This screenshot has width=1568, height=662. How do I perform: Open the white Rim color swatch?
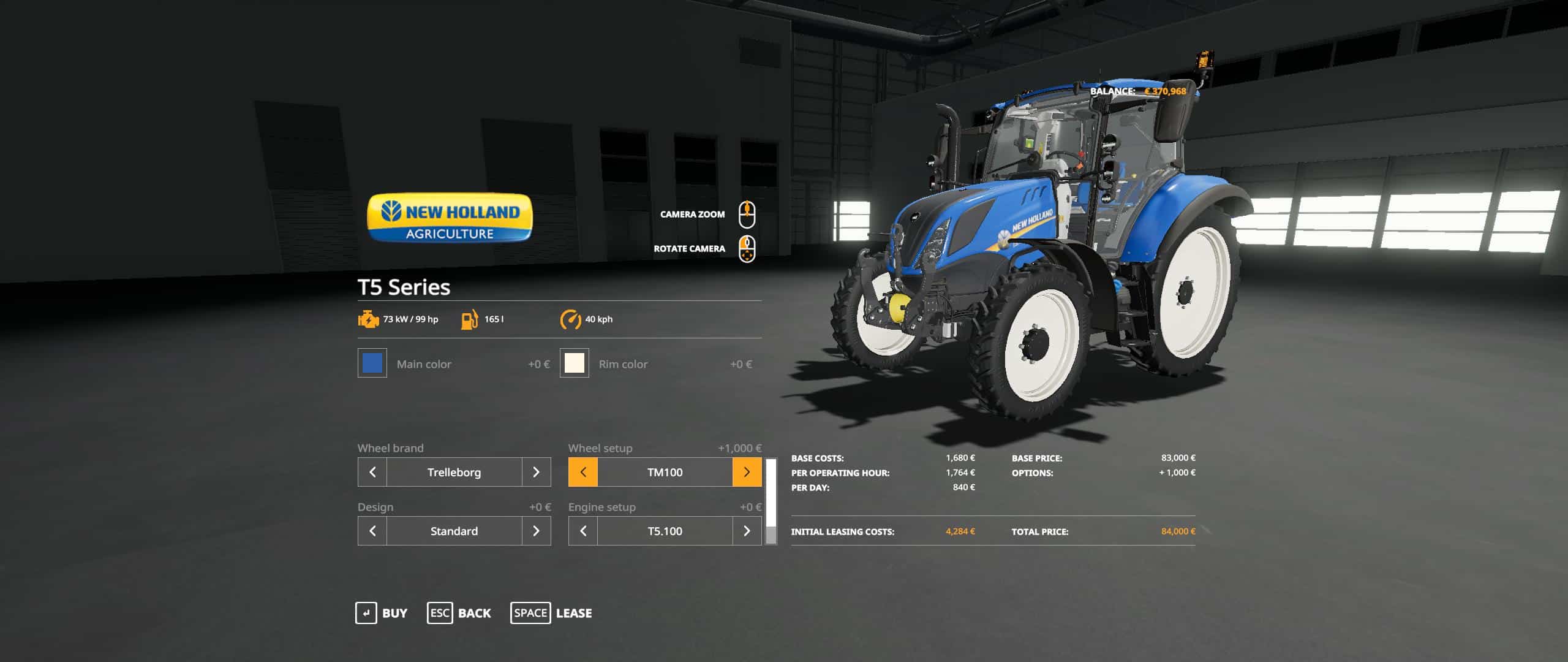[575, 363]
